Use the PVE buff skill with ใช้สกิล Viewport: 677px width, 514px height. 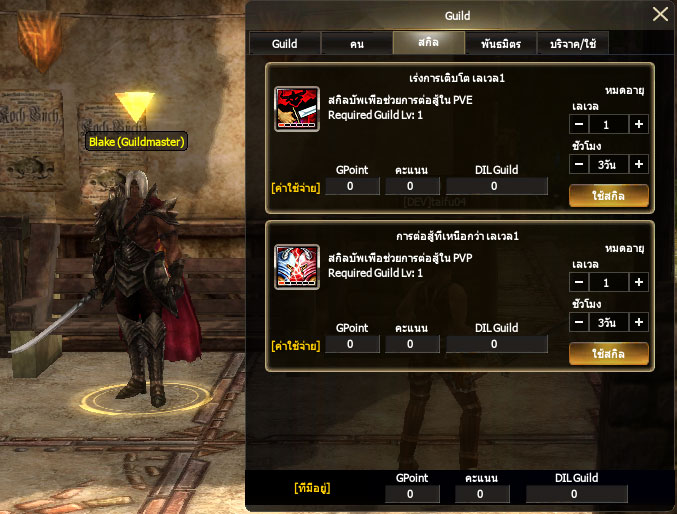point(608,195)
